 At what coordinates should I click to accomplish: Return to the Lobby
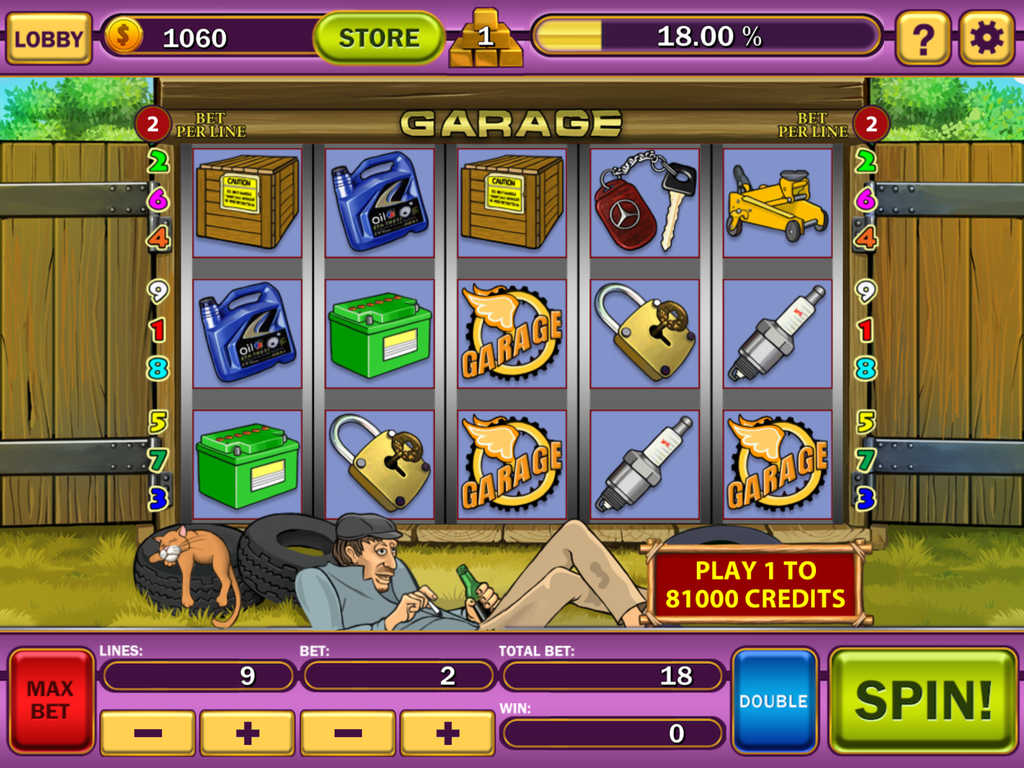pos(48,38)
